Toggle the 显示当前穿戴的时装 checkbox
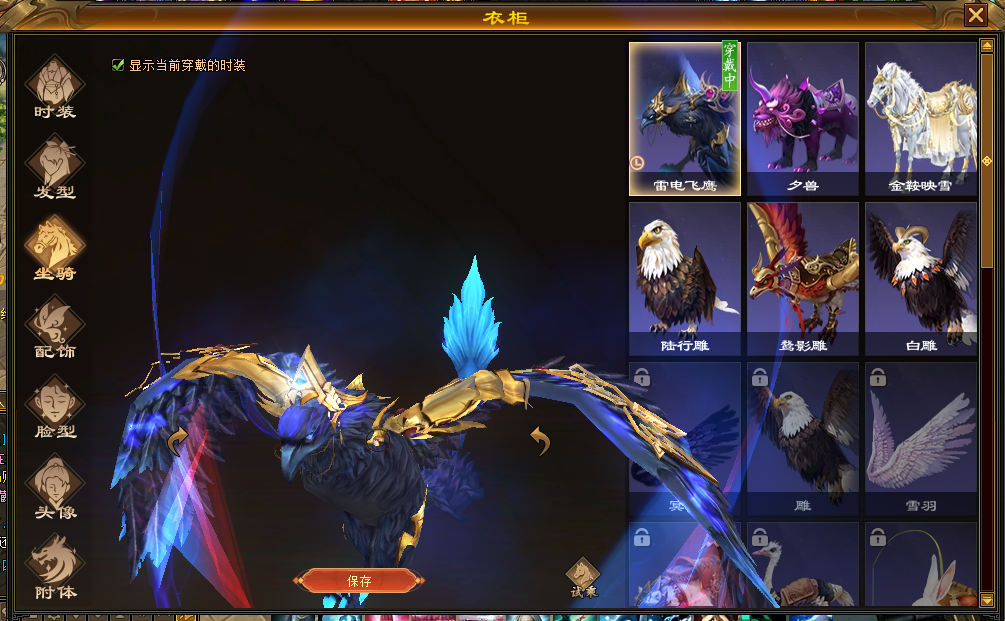This screenshot has height=621, width=1005. 119,65
